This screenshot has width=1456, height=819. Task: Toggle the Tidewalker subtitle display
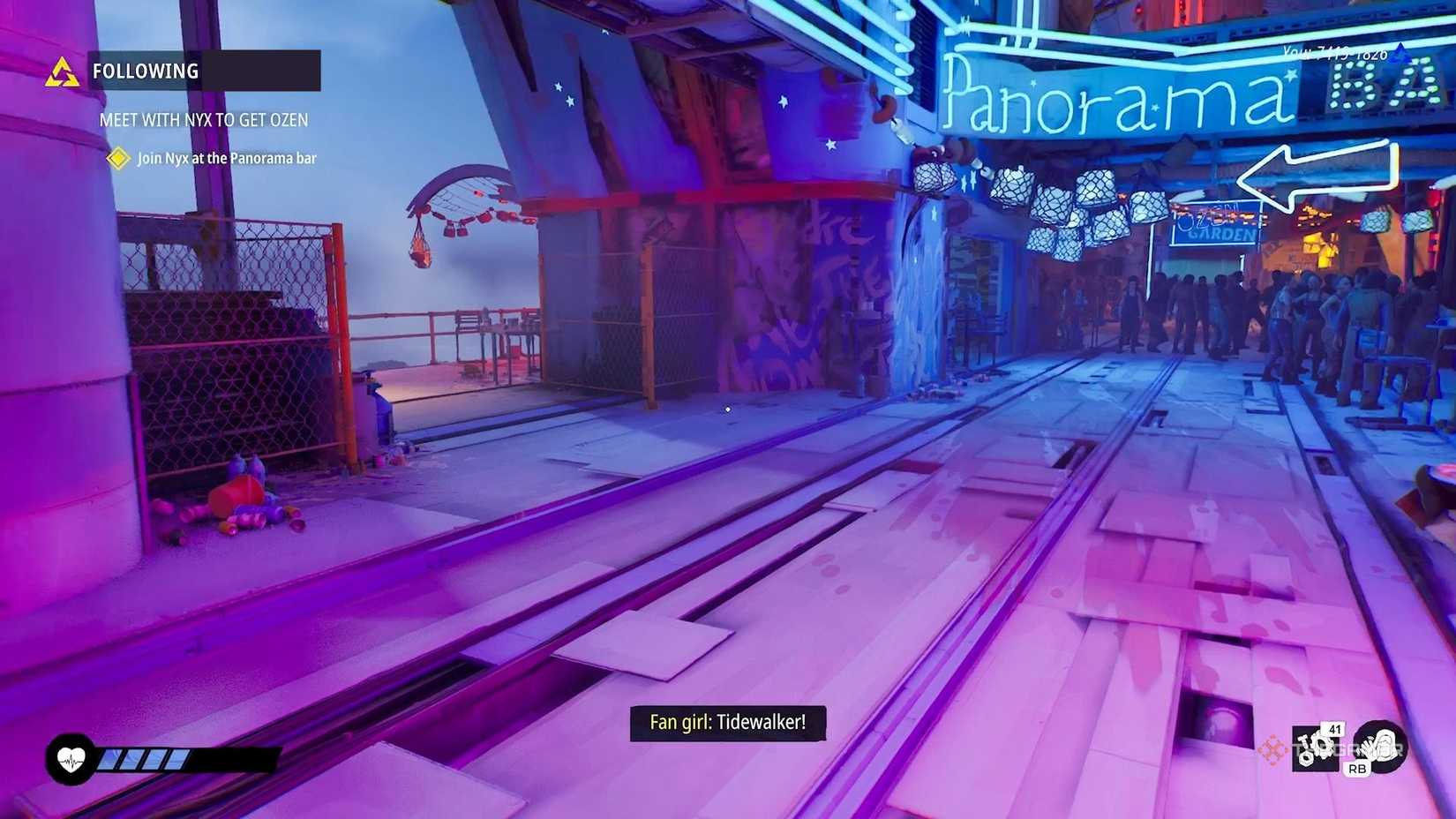(x=727, y=722)
